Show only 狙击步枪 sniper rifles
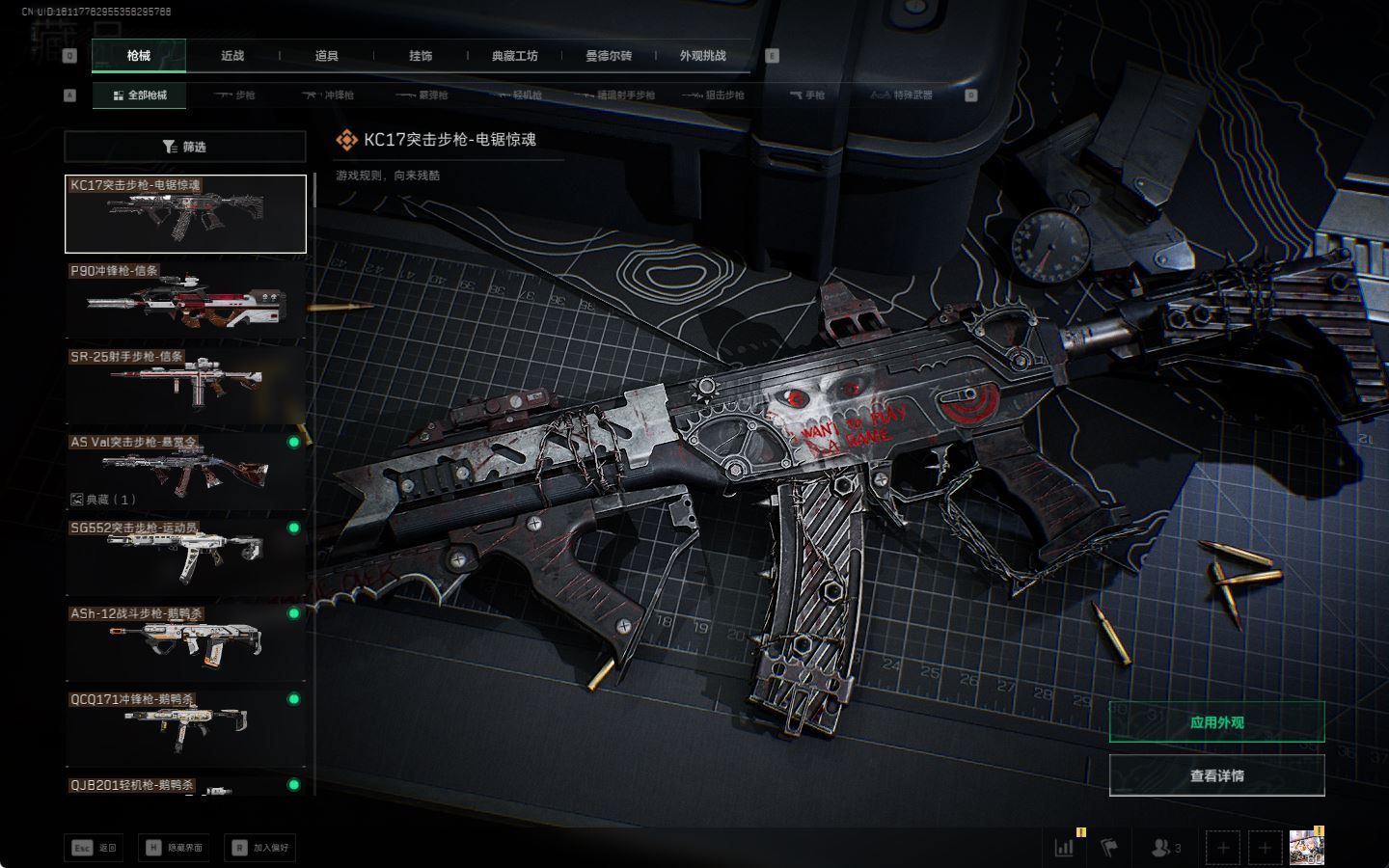Screen dimensions: 1389x868 pyautogui.click(x=714, y=95)
